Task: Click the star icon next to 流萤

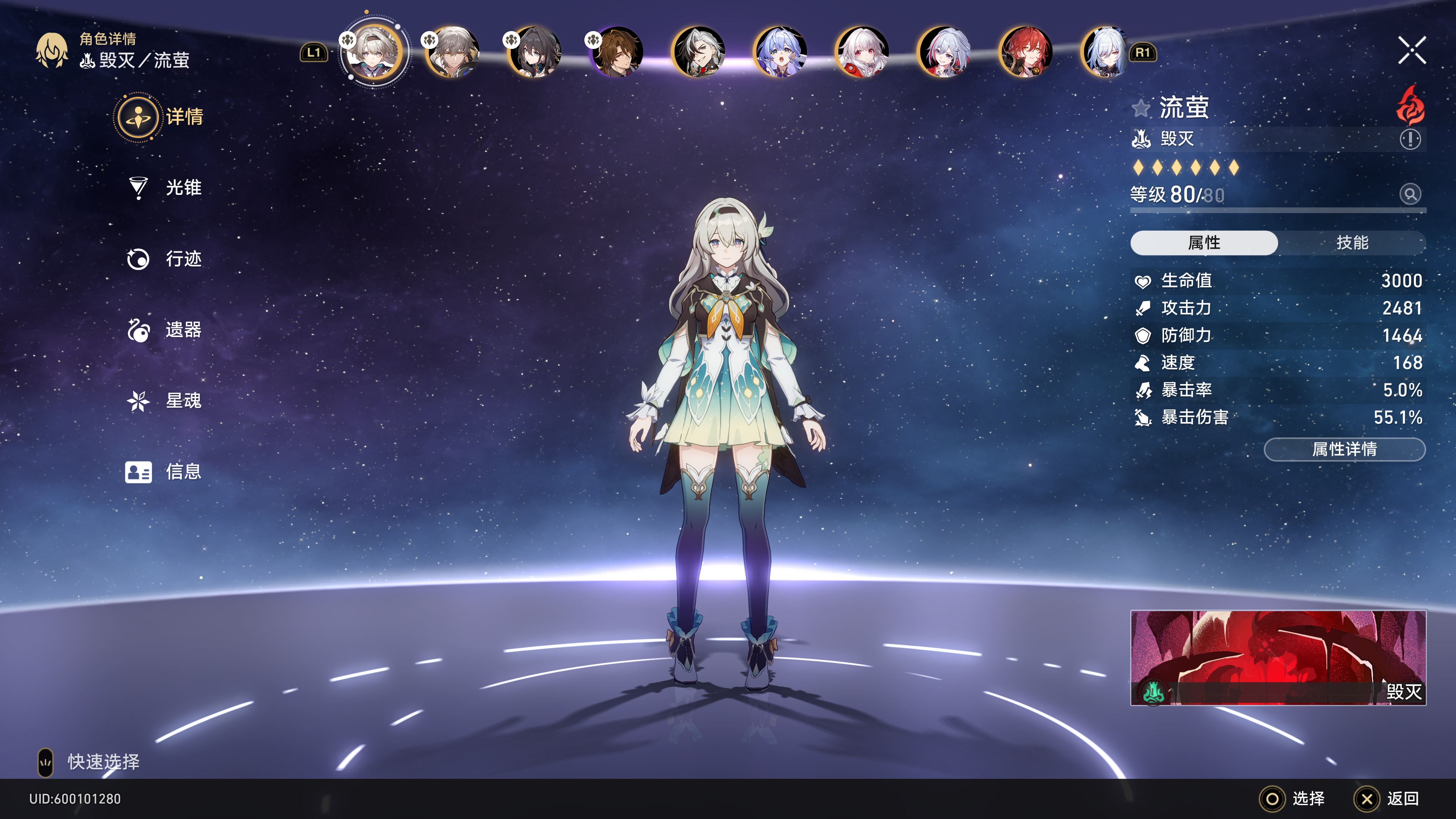Action: [1141, 108]
